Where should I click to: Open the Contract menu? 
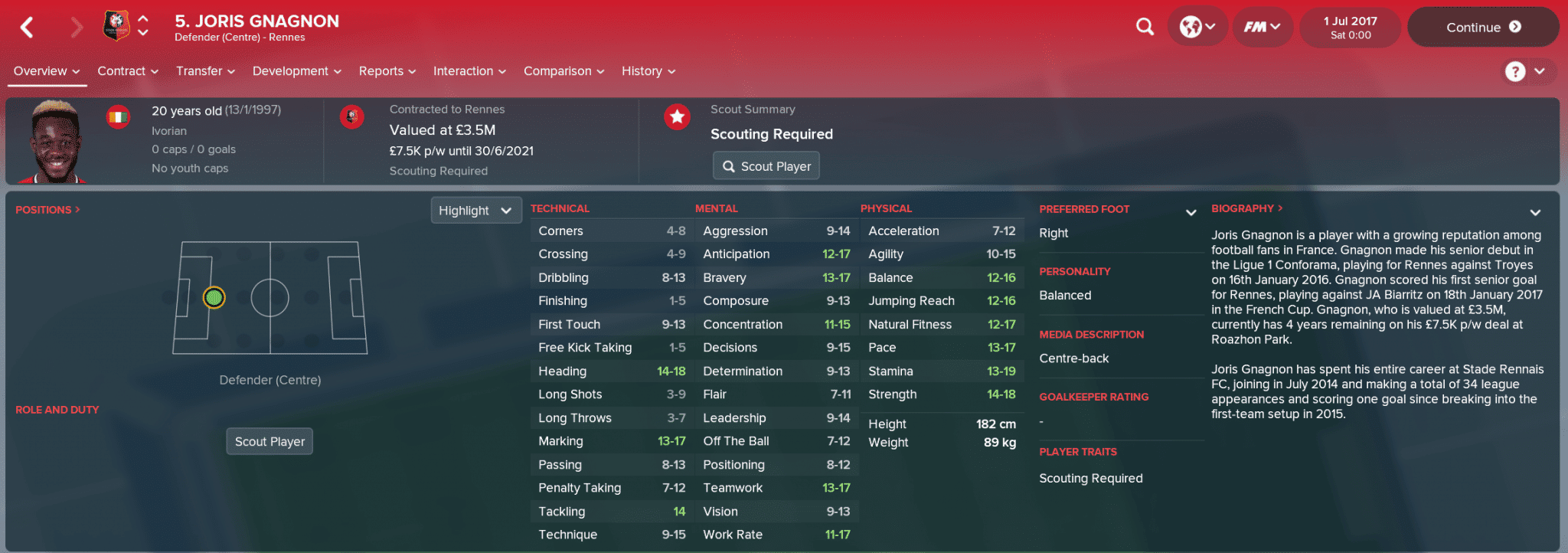click(x=128, y=71)
